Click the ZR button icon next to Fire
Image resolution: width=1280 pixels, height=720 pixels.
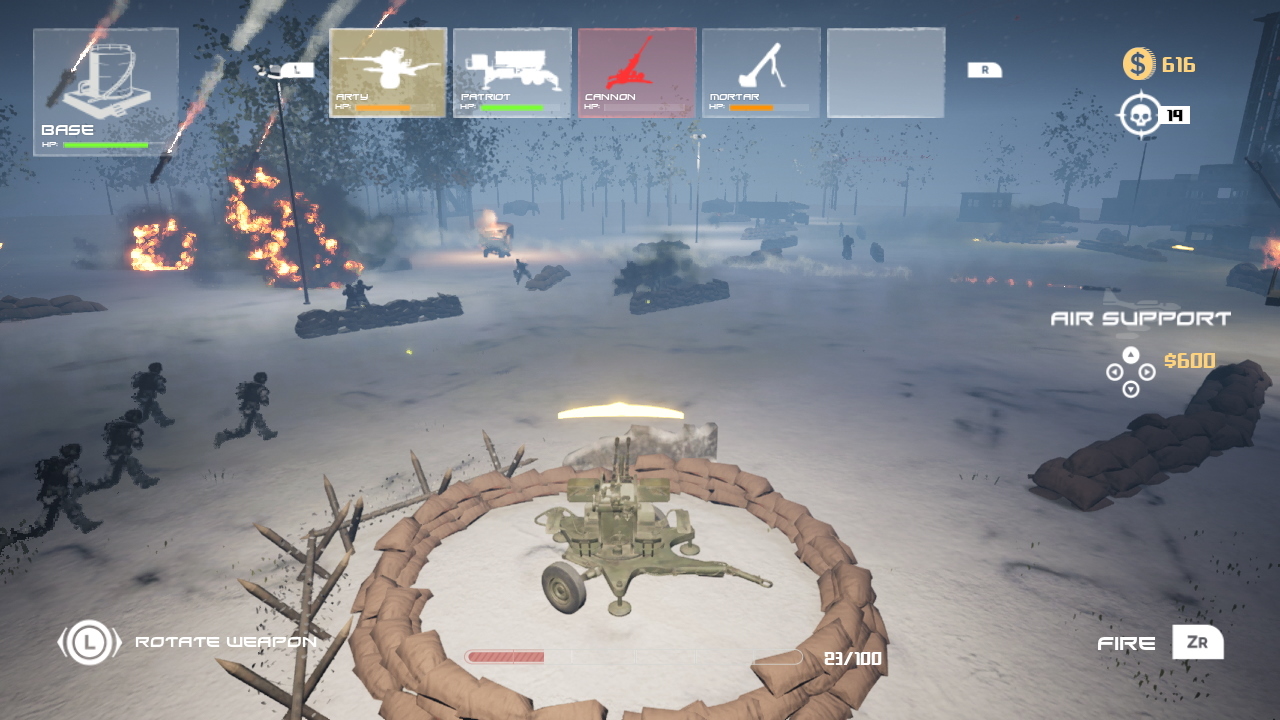[x=1197, y=643]
